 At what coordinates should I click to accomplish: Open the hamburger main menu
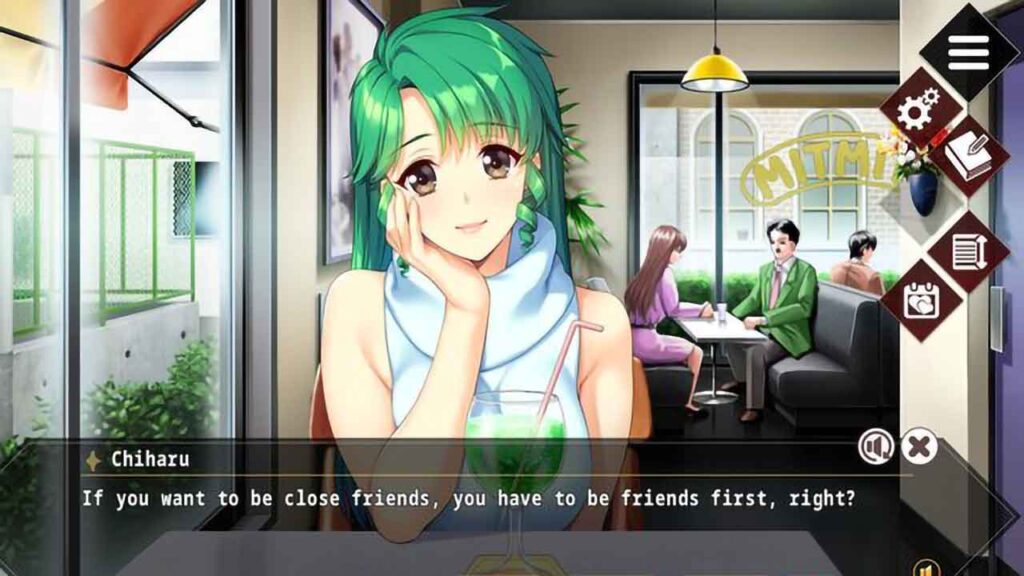(967, 52)
